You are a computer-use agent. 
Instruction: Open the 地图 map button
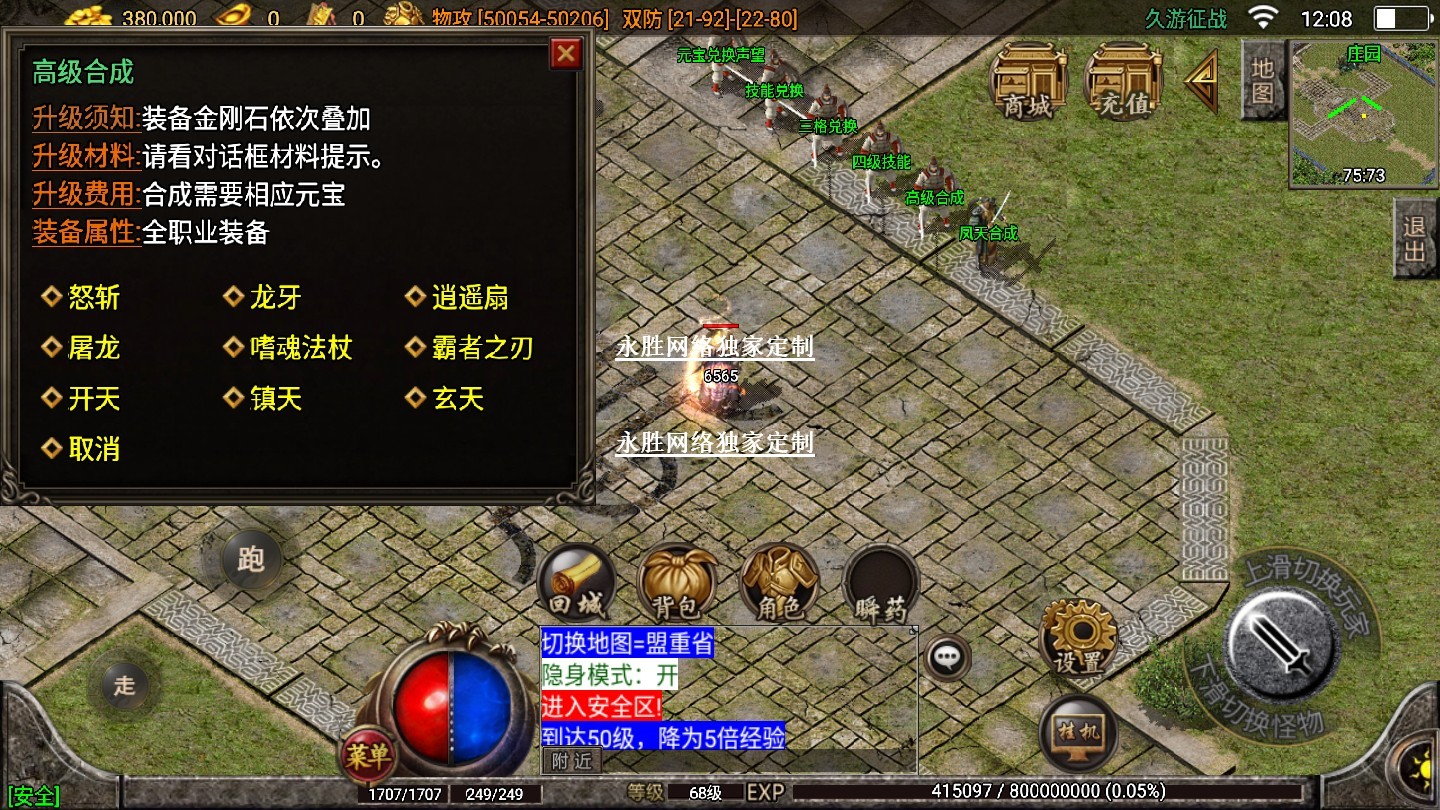[1262, 82]
